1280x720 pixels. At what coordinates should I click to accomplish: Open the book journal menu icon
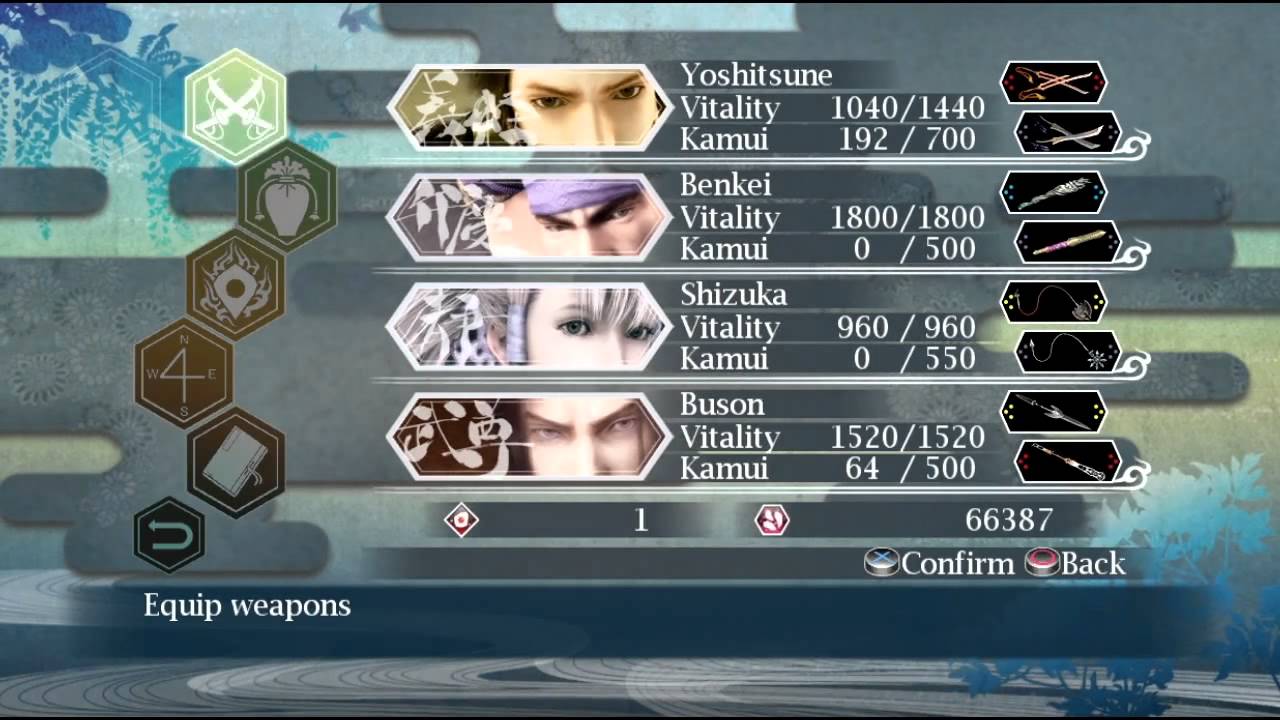click(x=236, y=461)
